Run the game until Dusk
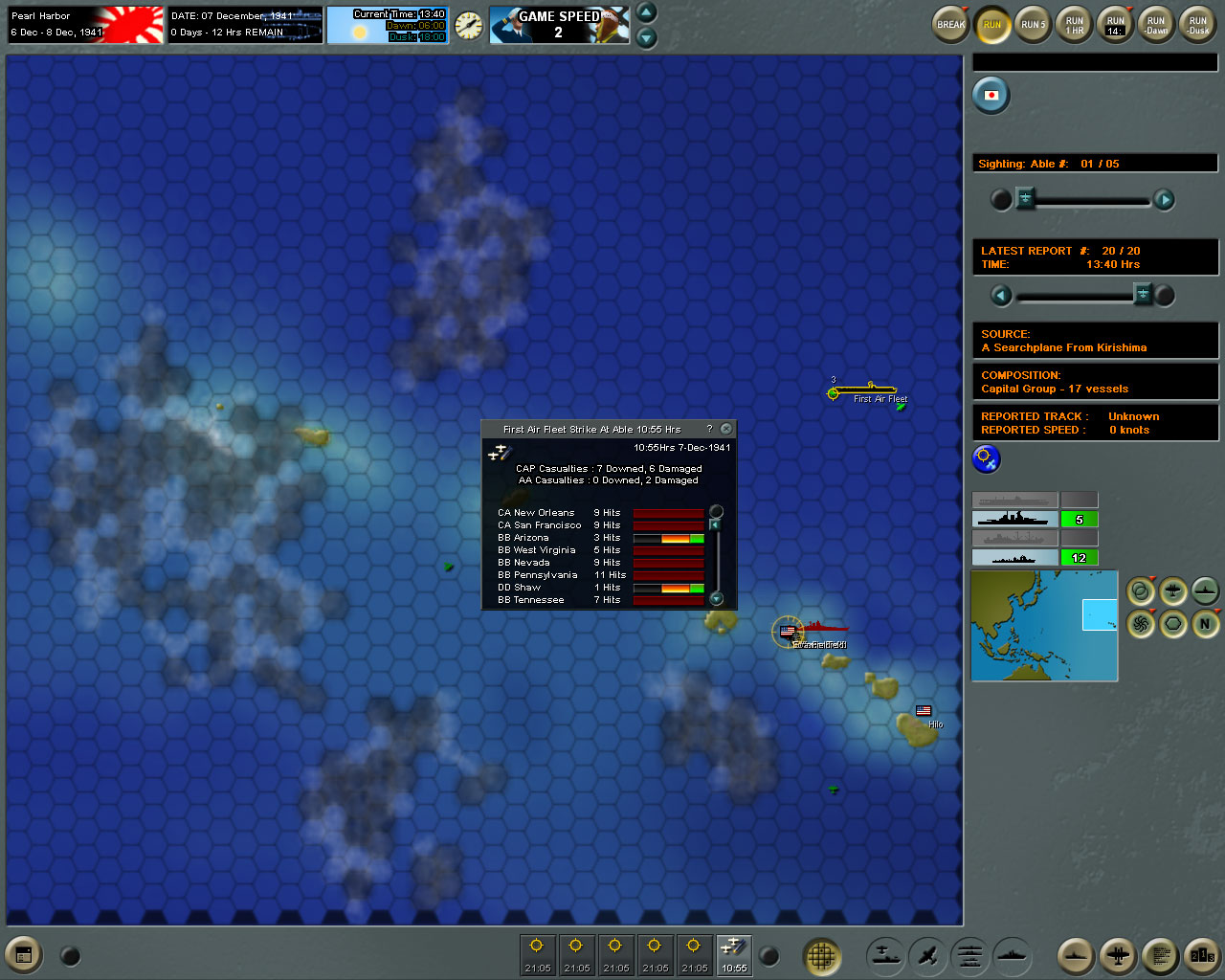The height and width of the screenshot is (980, 1225). click(1197, 25)
